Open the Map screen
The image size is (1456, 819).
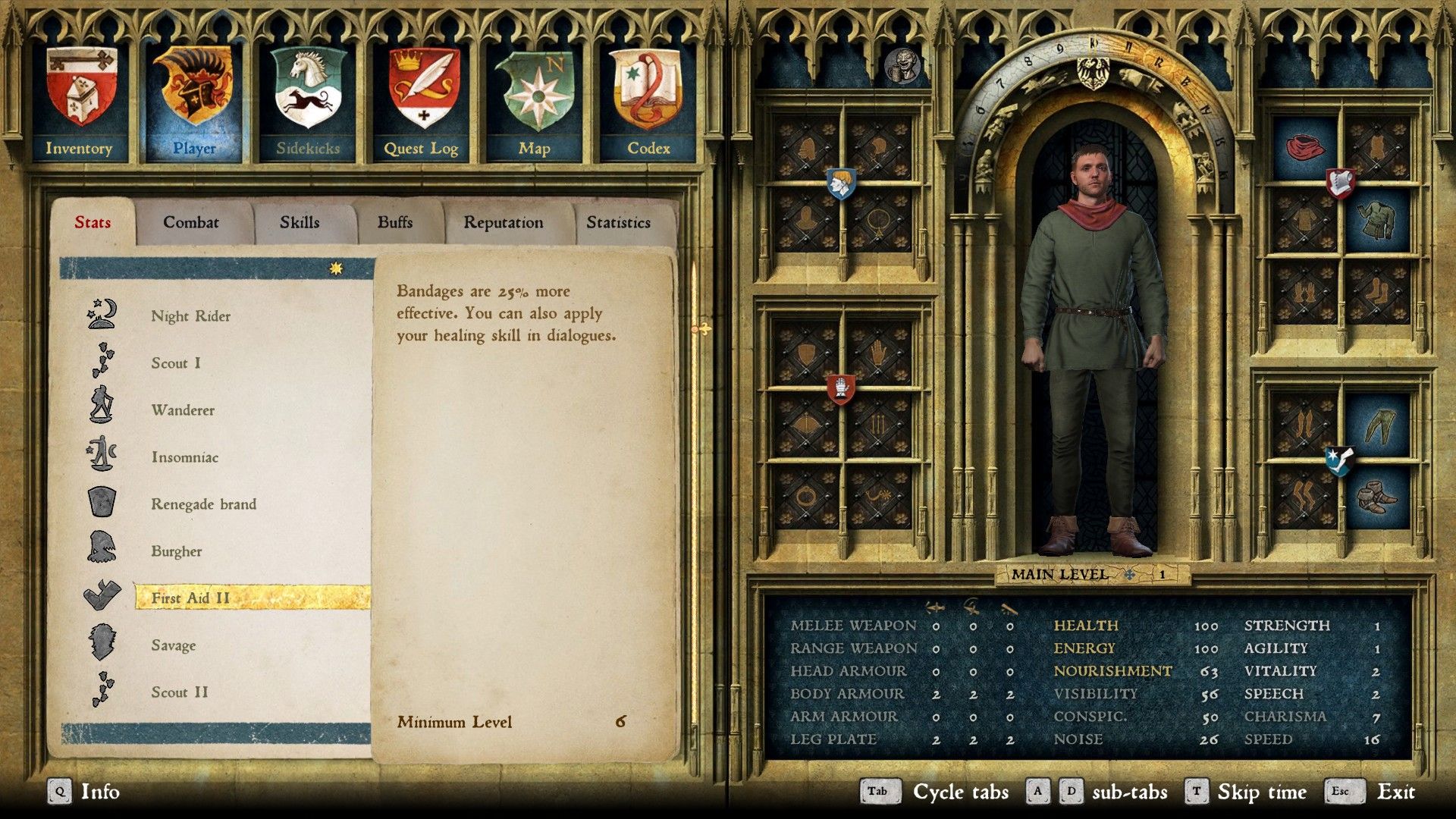point(535,102)
